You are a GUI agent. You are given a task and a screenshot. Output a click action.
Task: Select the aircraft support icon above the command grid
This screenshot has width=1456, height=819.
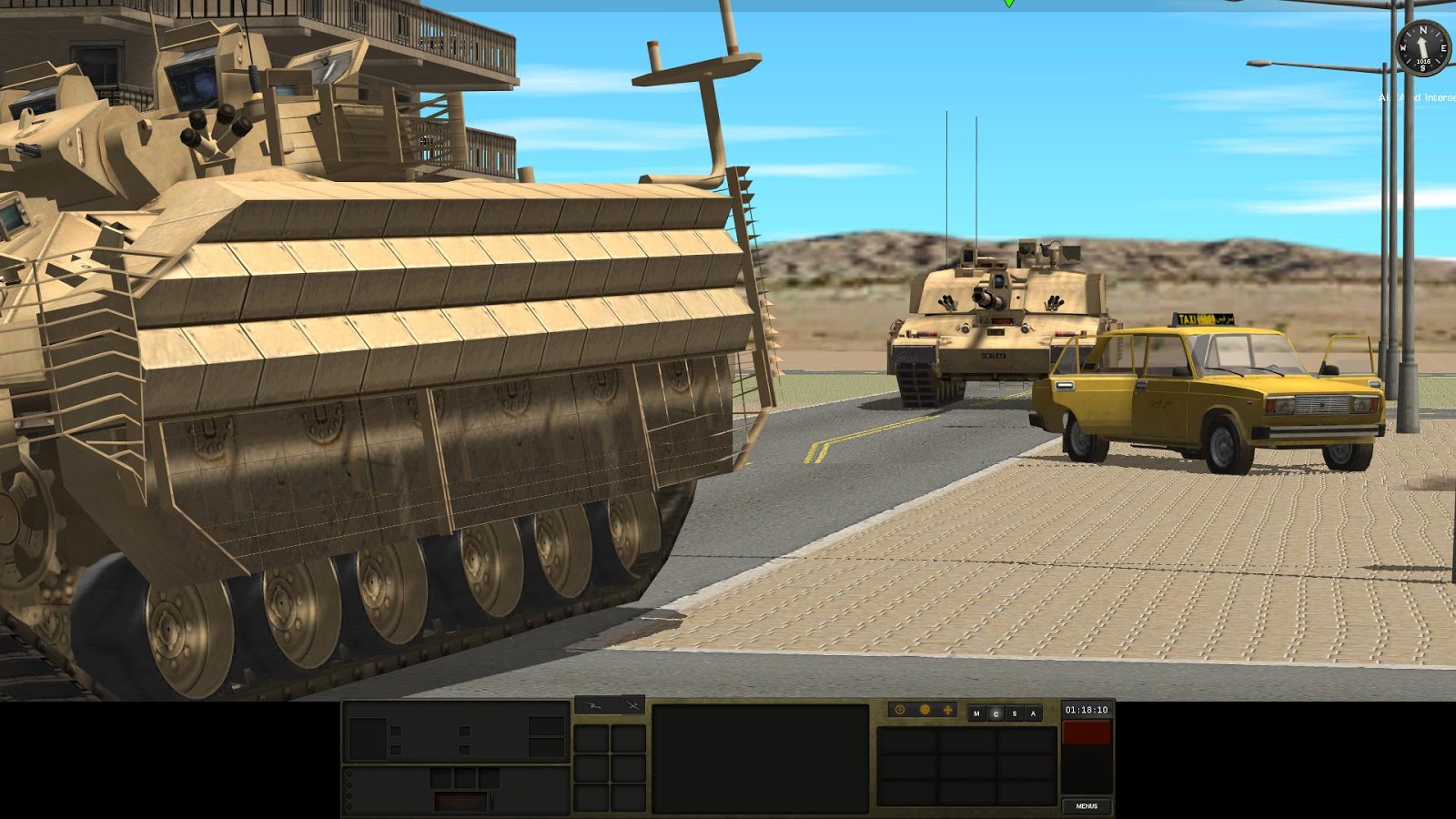click(632, 705)
